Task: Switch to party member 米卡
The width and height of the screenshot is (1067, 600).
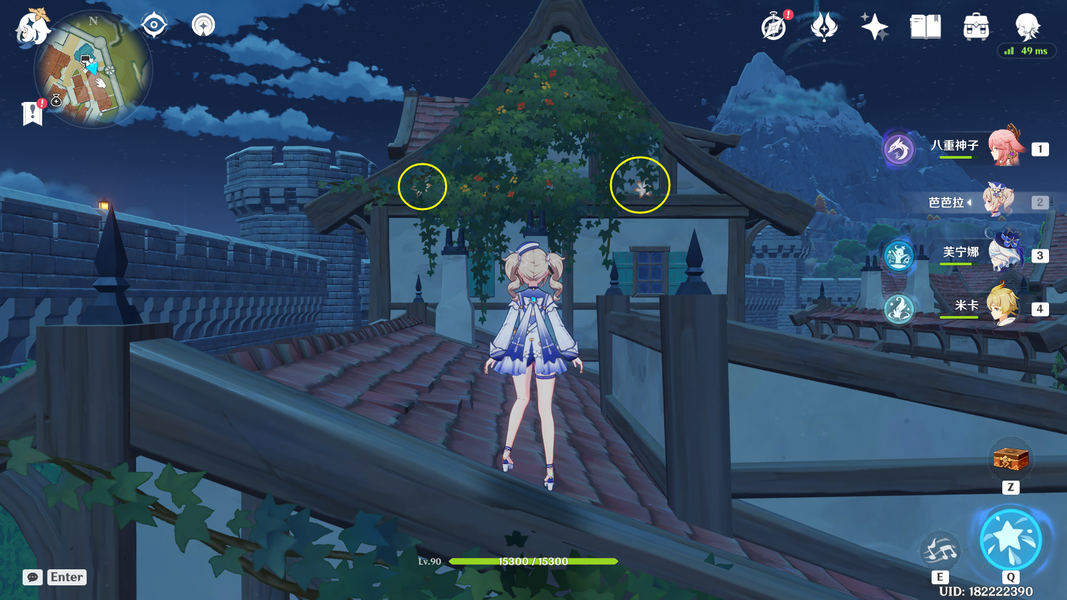Action: pos(1004,306)
